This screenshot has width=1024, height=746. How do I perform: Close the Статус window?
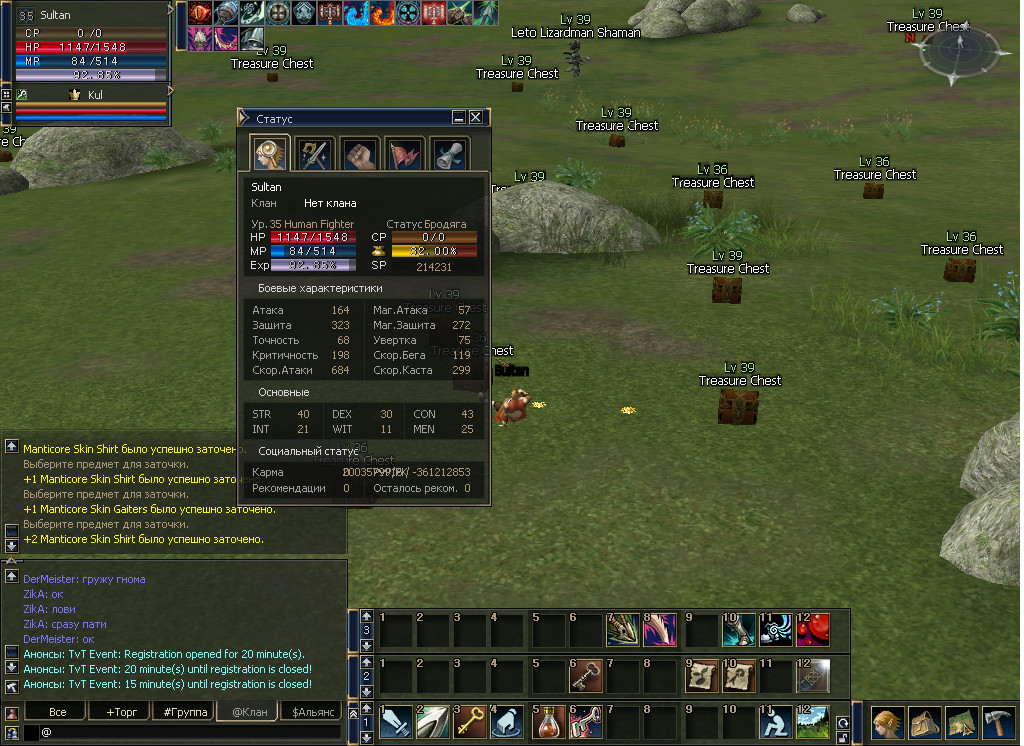(x=476, y=117)
